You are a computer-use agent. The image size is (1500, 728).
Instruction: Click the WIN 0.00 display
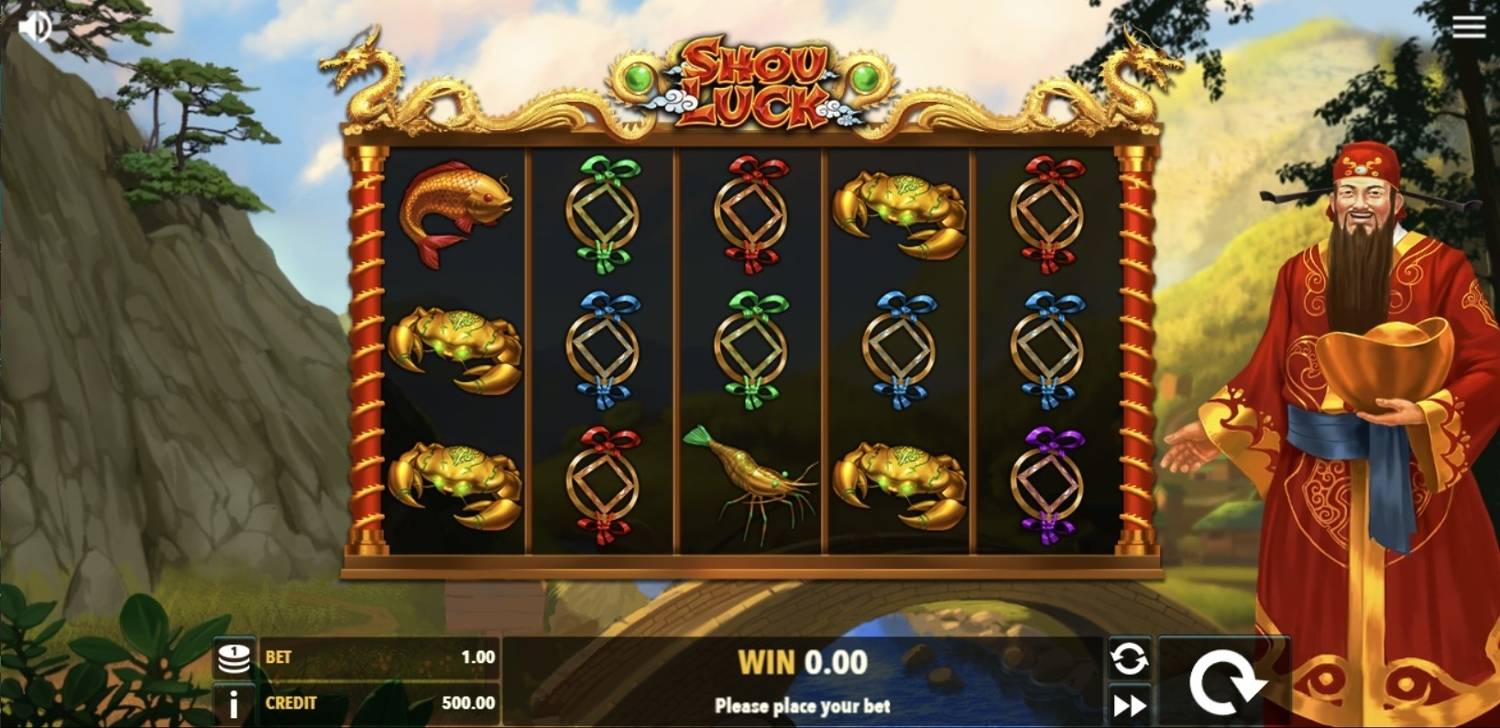pos(805,660)
